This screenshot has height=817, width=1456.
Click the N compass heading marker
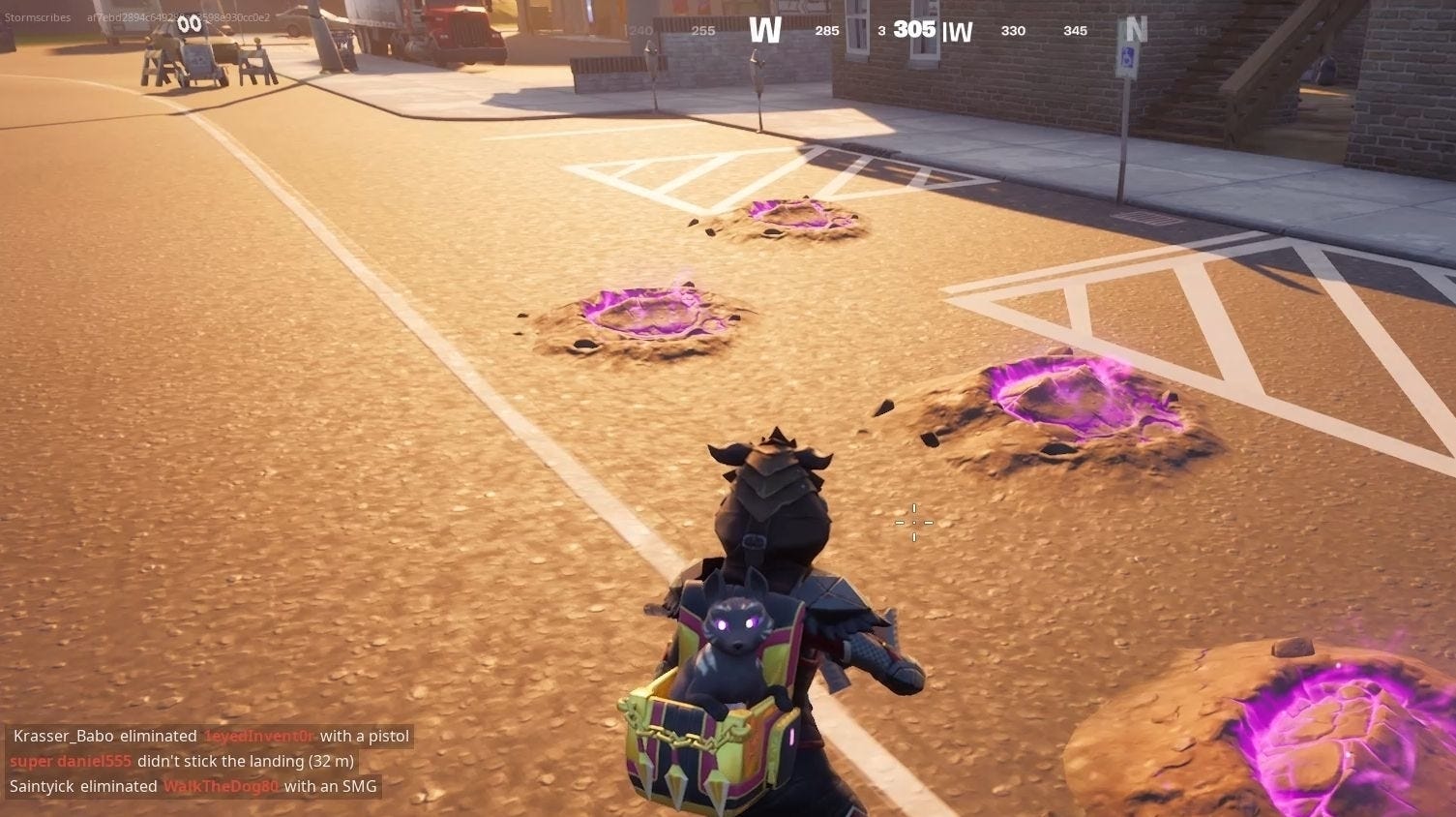coord(1134,30)
